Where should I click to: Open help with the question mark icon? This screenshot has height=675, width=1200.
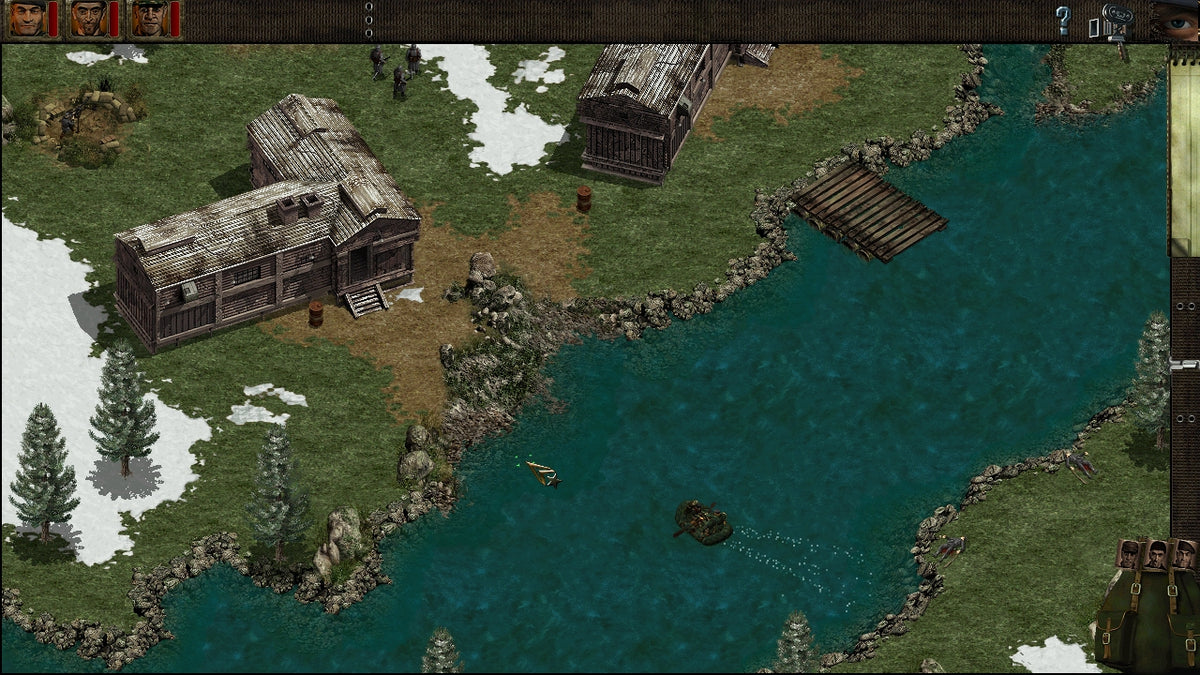coord(1063,19)
